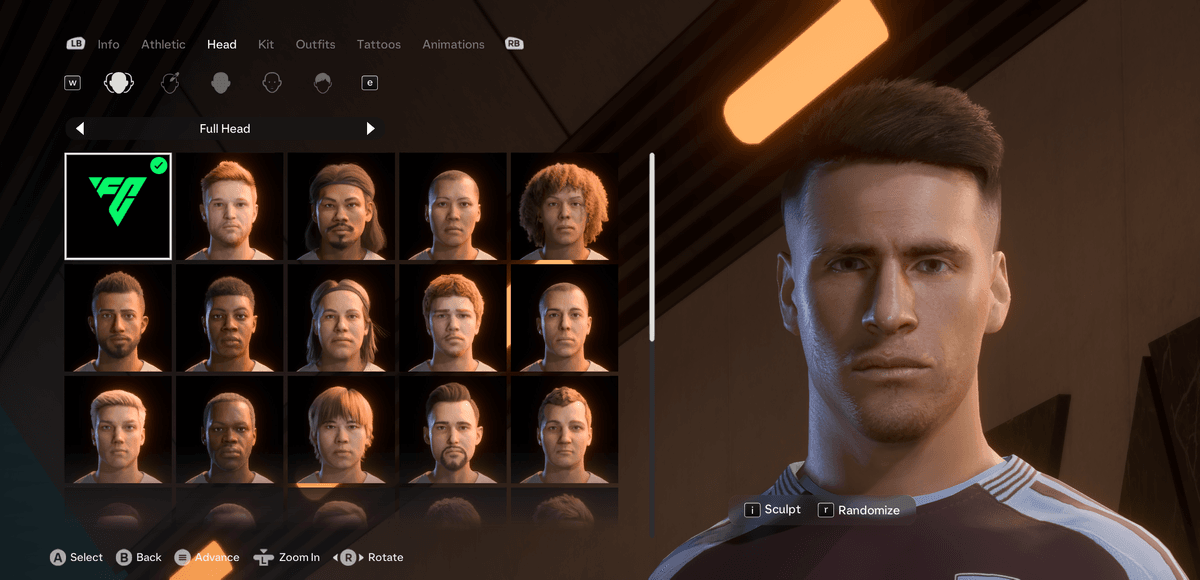The height and width of the screenshot is (580, 1200).
Task: Randomize the head appearance
Action: point(859,510)
